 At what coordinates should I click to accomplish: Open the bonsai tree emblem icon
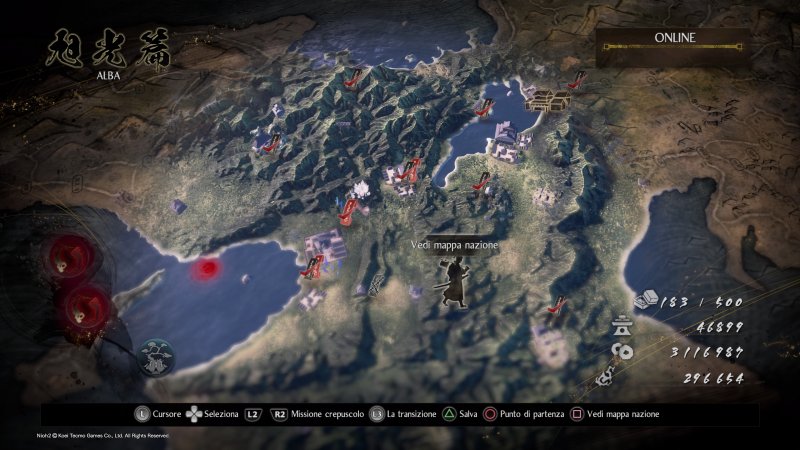point(156,356)
